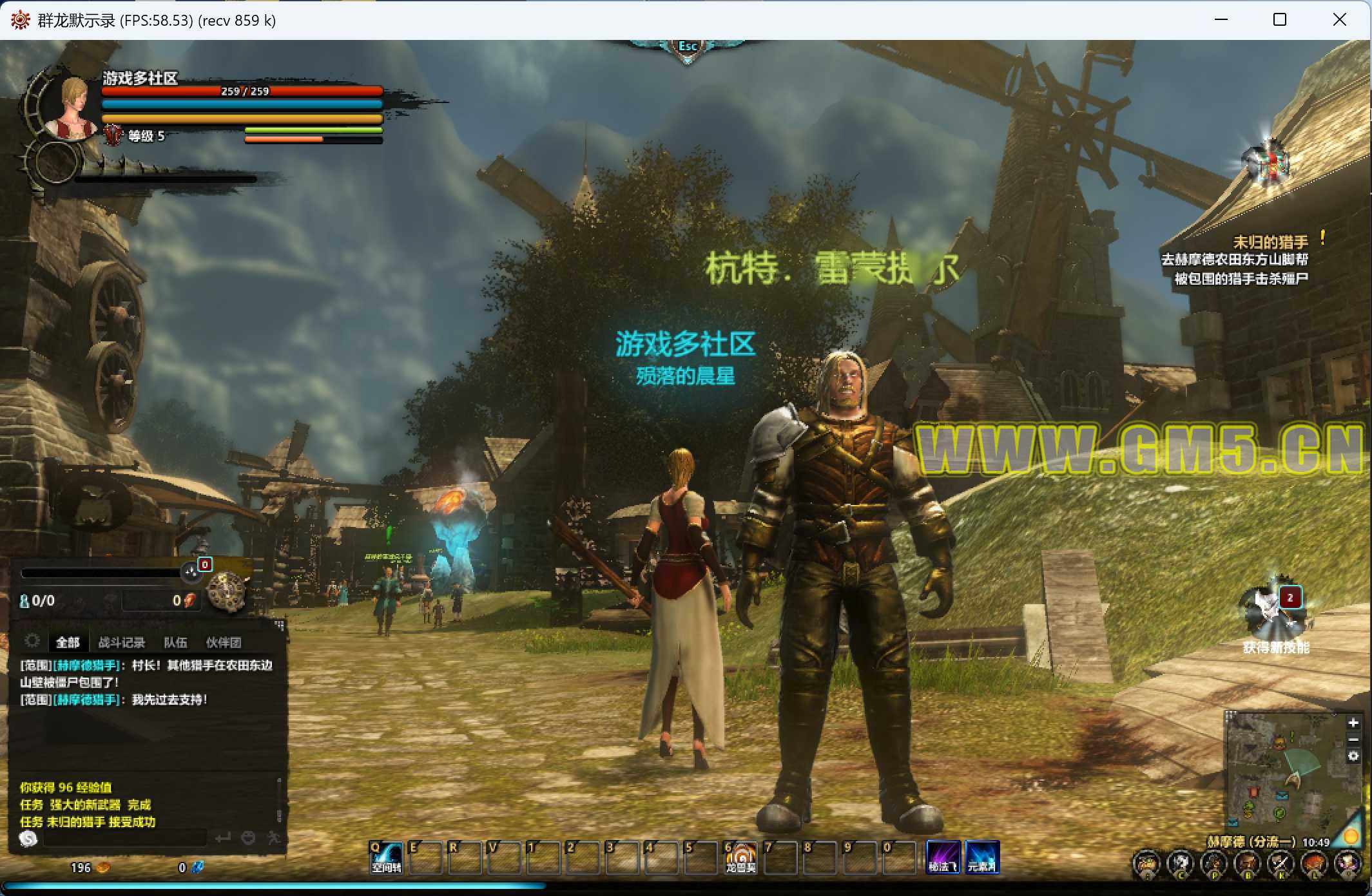The height and width of the screenshot is (896, 1372).
Task: Open the 队伍 chat tab
Action: tap(175, 642)
